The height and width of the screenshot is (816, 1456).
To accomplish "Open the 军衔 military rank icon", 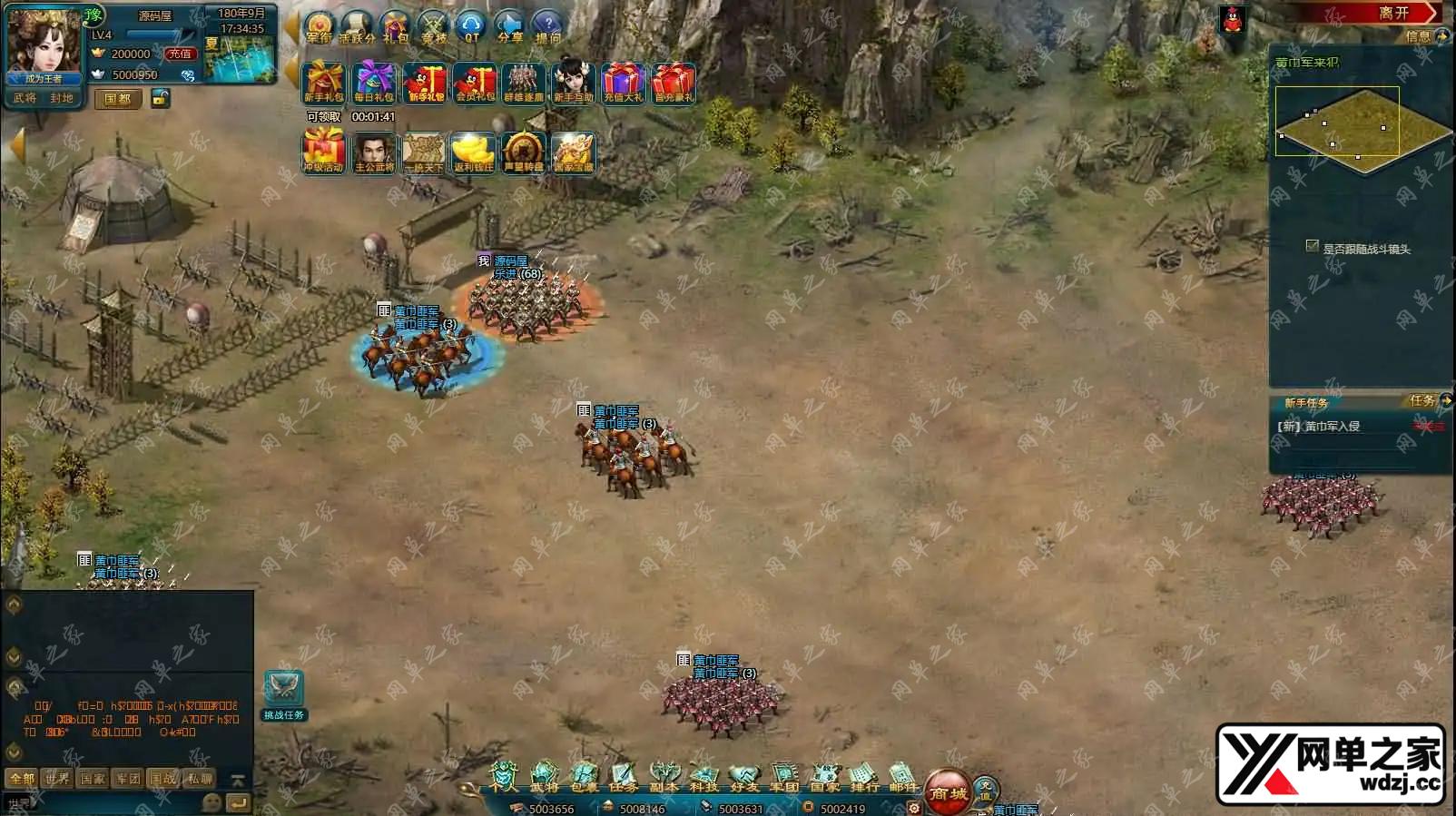I will coord(320,26).
